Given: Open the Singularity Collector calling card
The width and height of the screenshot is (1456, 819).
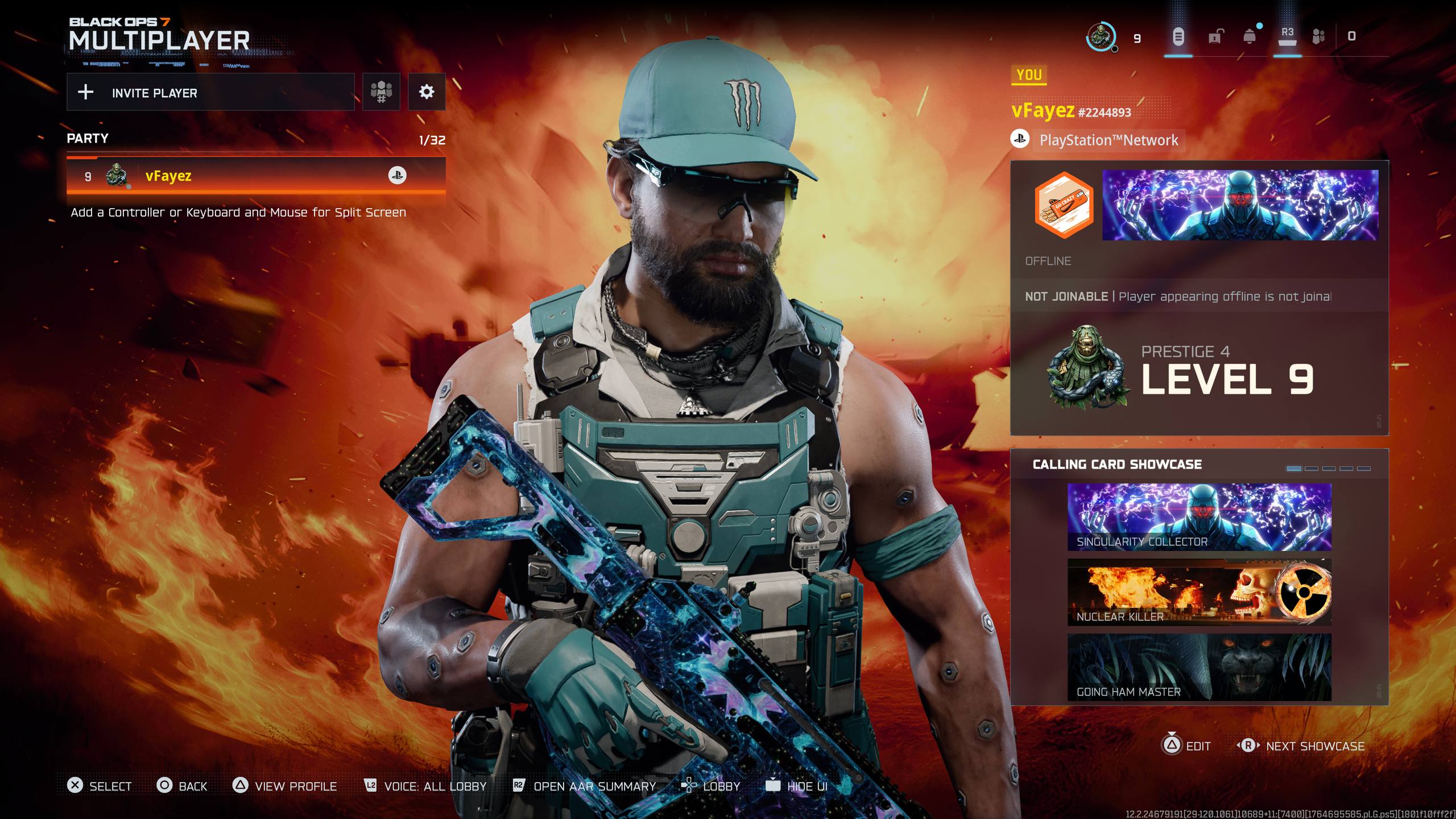Looking at the screenshot, I should 1199,517.
